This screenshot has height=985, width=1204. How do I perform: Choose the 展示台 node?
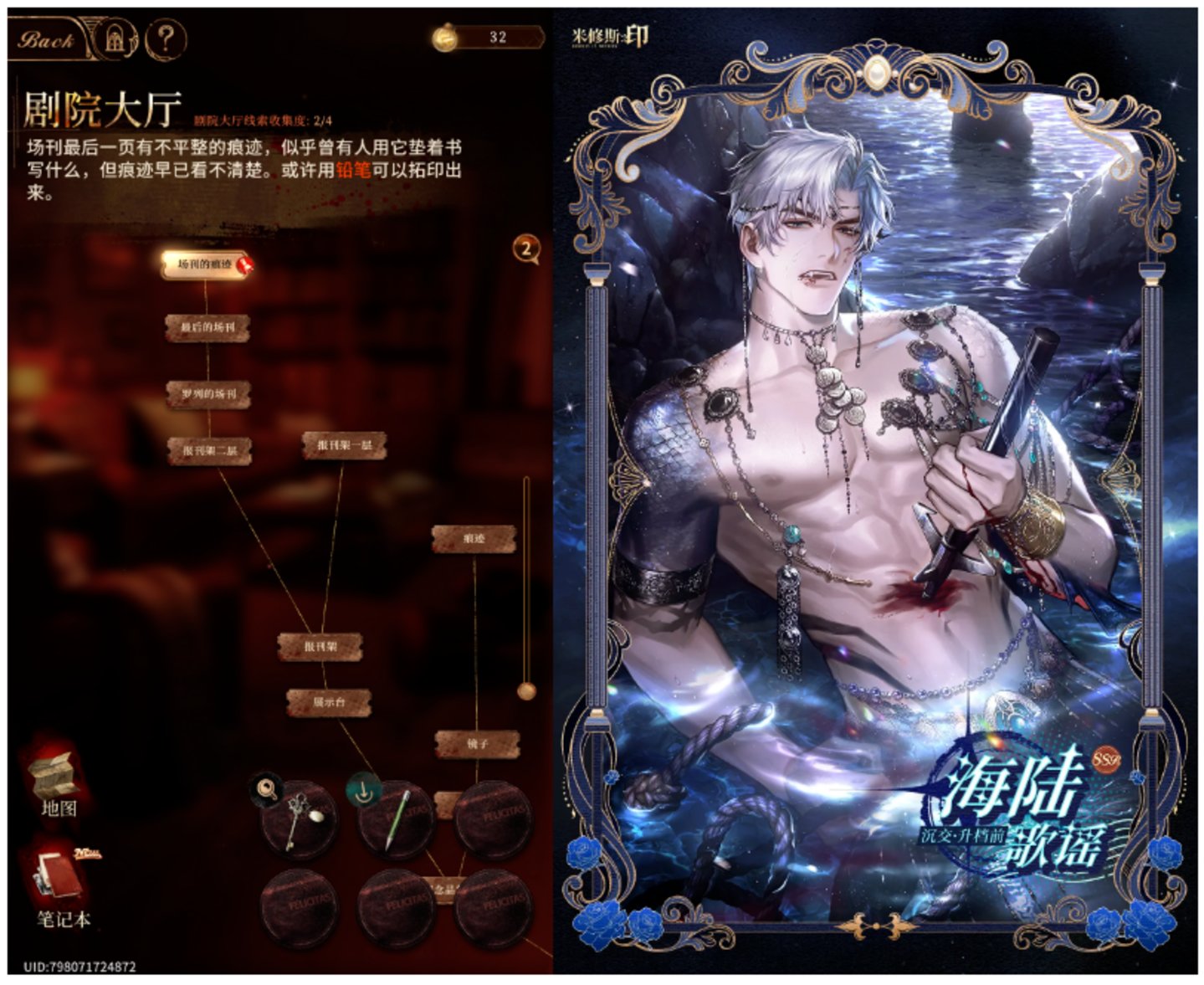(x=329, y=703)
